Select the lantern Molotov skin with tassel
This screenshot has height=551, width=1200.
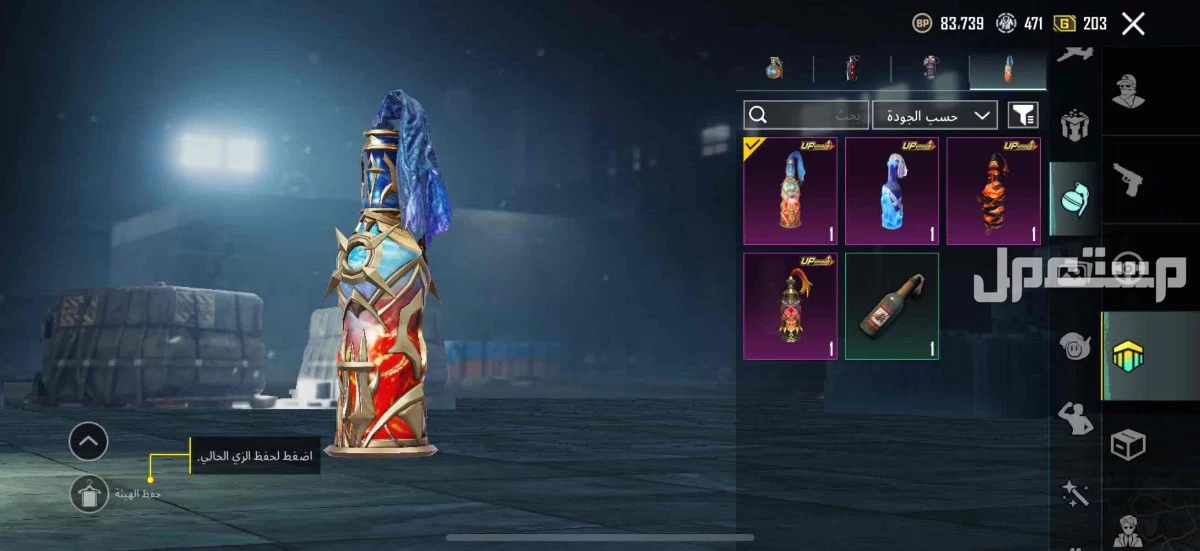[790, 306]
